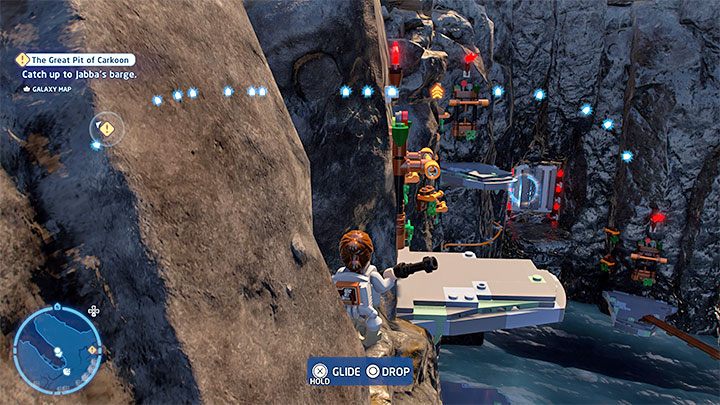Open The Great Pit of Carkoon quest tracker
This screenshot has width=720, height=405.
(x=76, y=59)
